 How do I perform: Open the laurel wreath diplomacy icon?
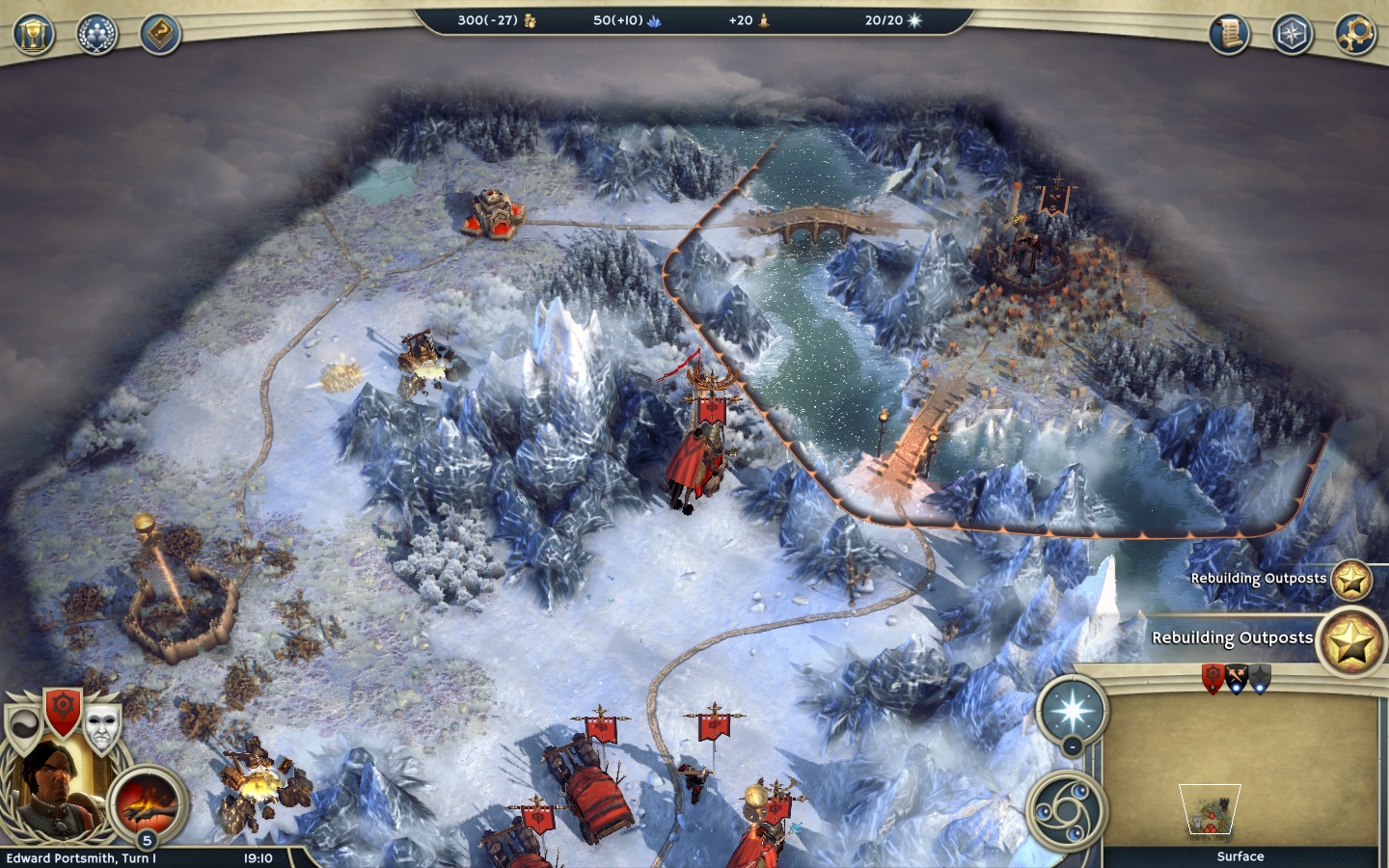pos(96,35)
